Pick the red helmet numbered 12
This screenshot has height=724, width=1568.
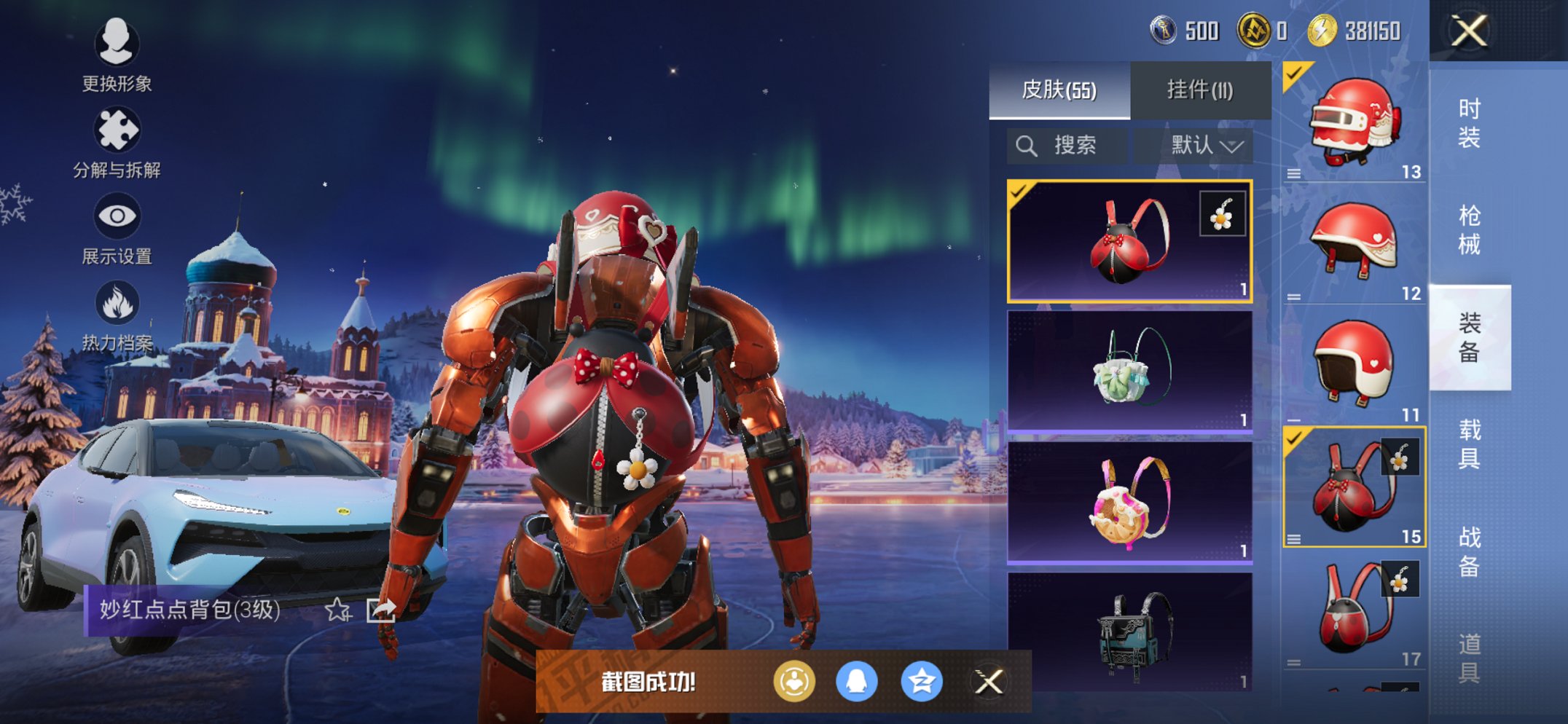pos(1354,243)
